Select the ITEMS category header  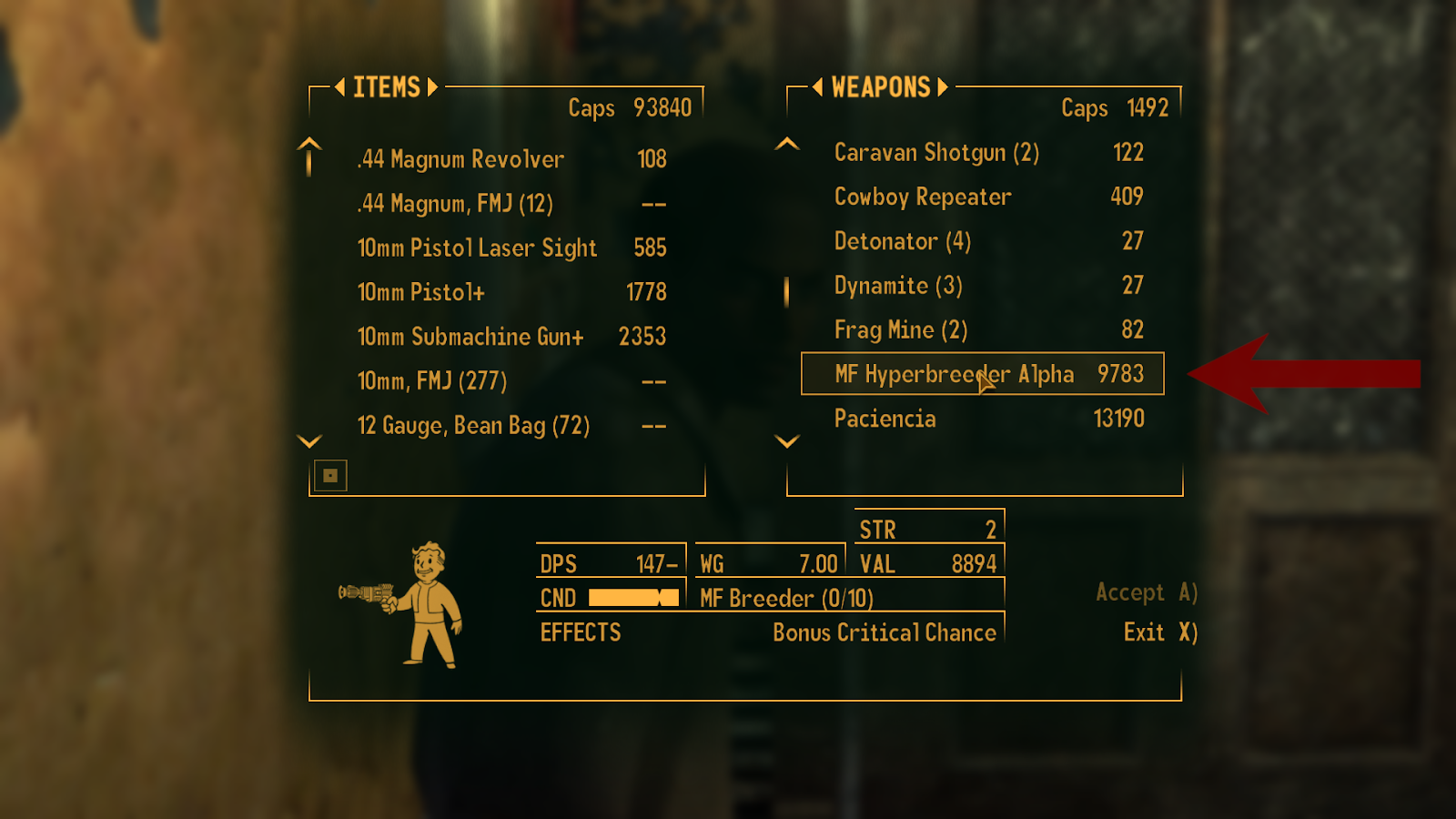point(386,87)
